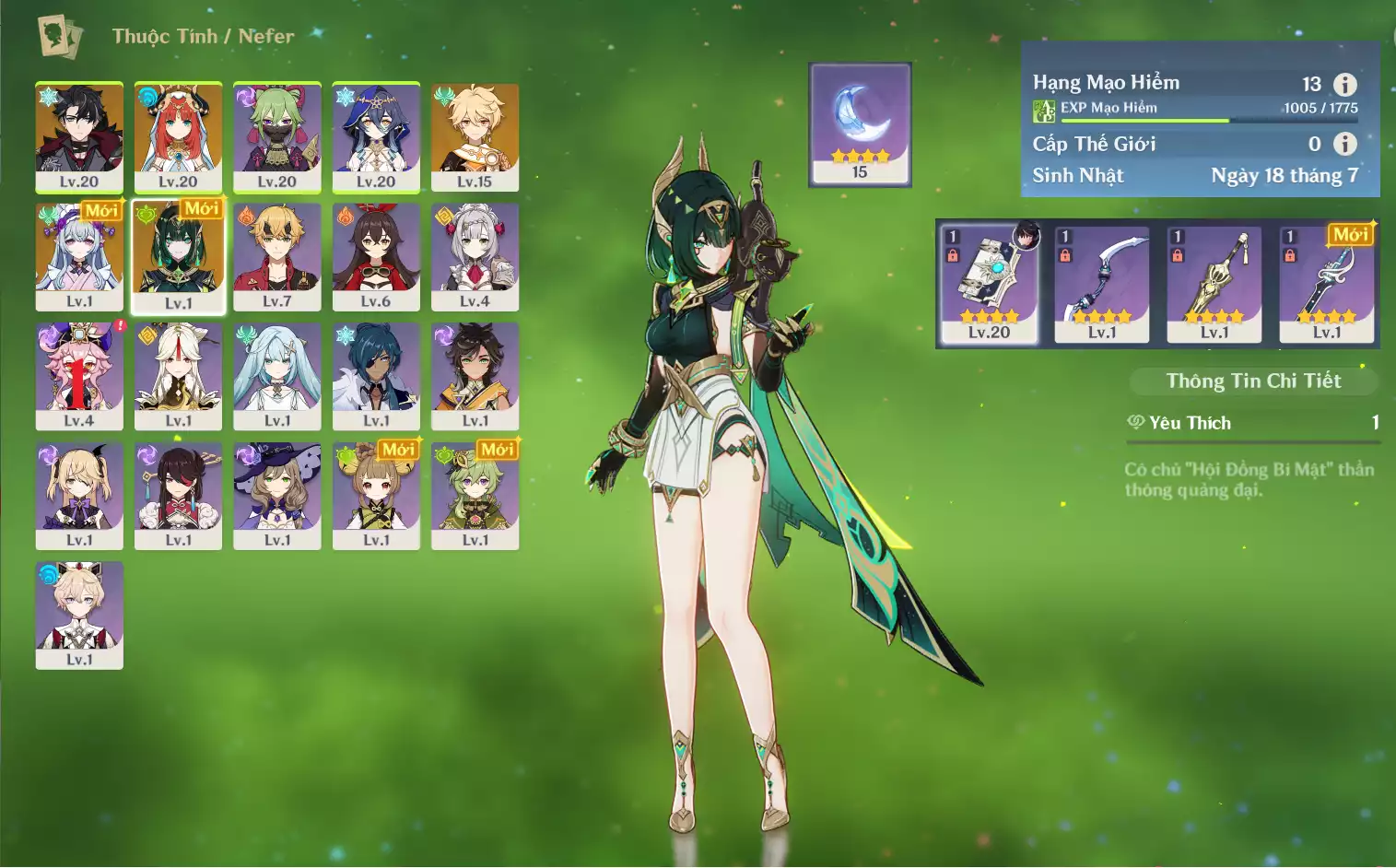1396x868 pixels.
Task: Click the crescent moon item showing 15
Action: (860, 124)
